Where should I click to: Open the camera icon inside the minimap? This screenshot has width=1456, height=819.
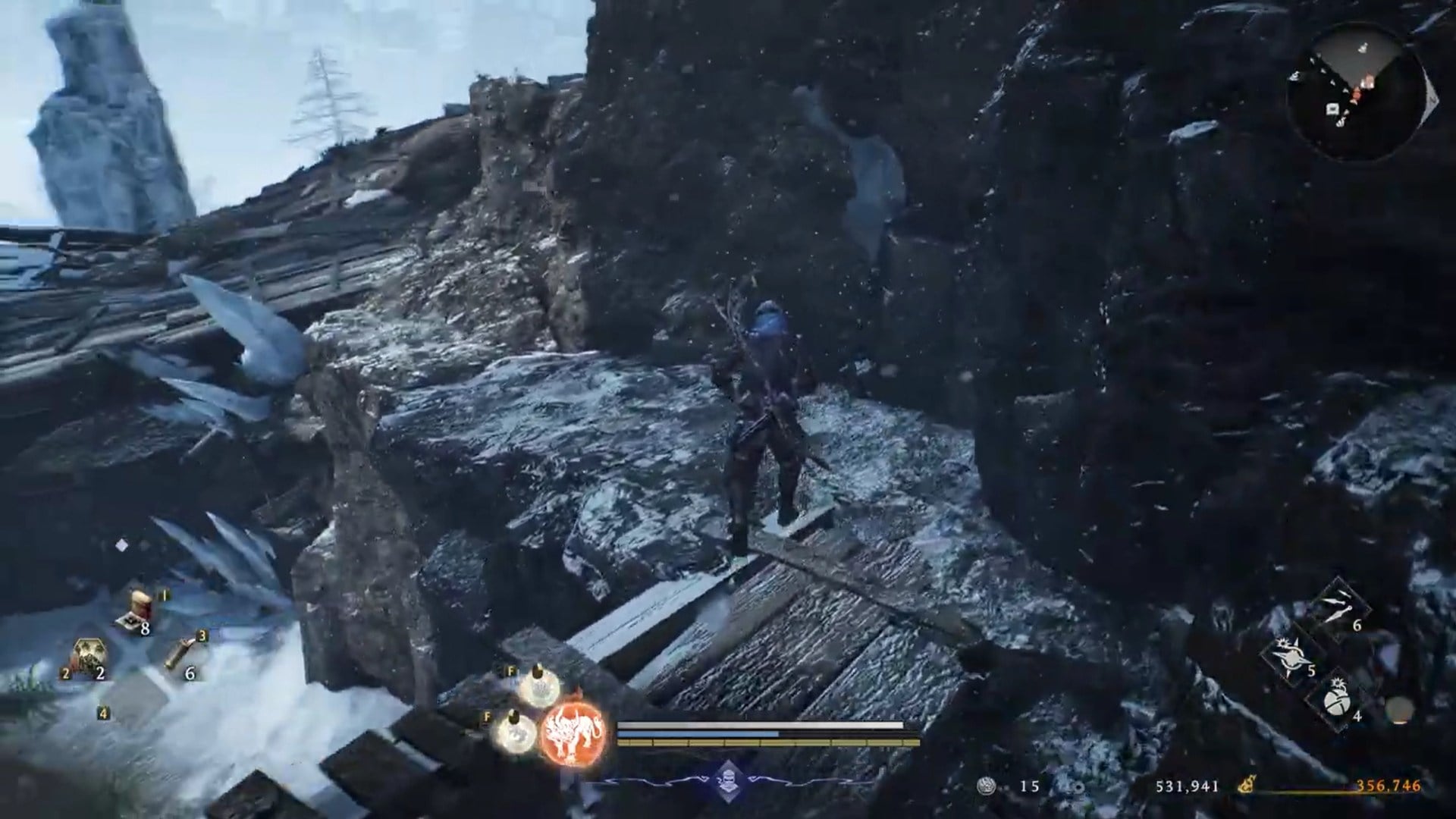pos(1332,108)
